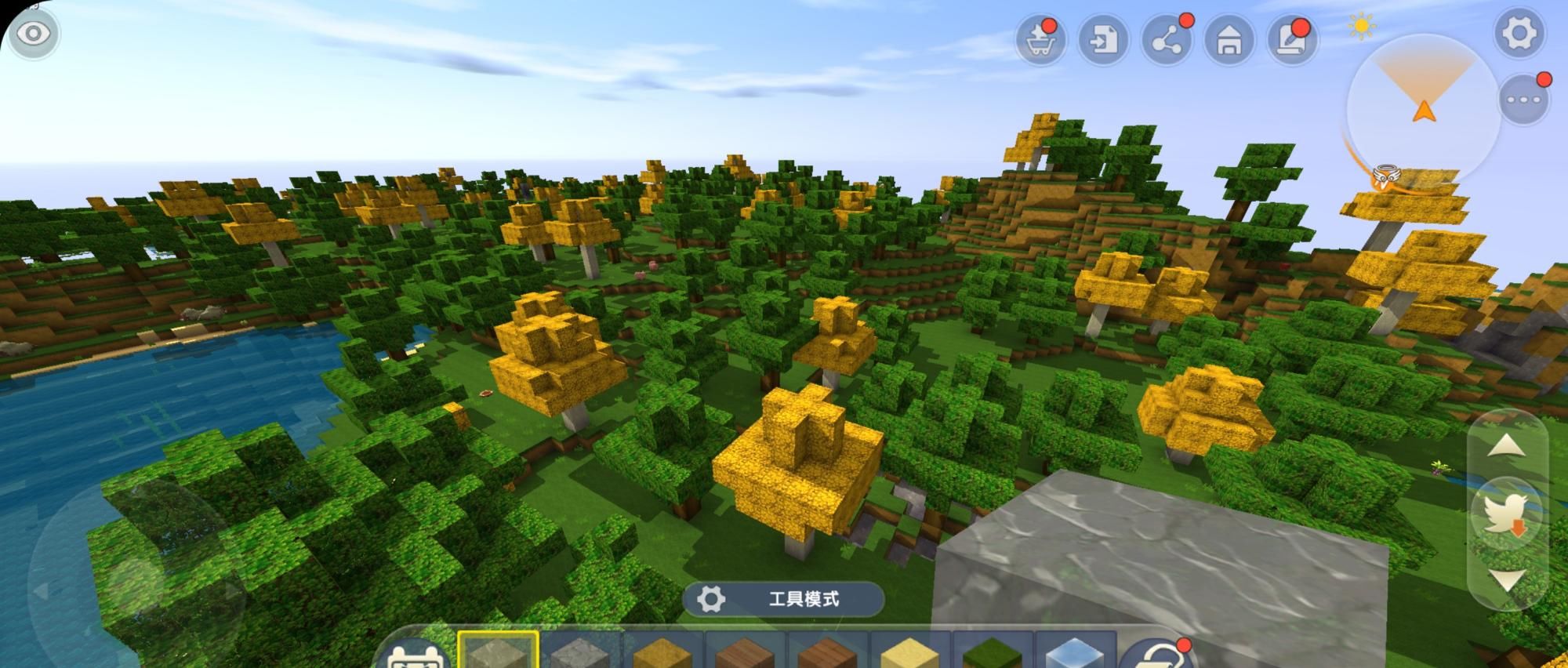Expand the three-dots more menu
1568x668 pixels.
coord(1523,100)
